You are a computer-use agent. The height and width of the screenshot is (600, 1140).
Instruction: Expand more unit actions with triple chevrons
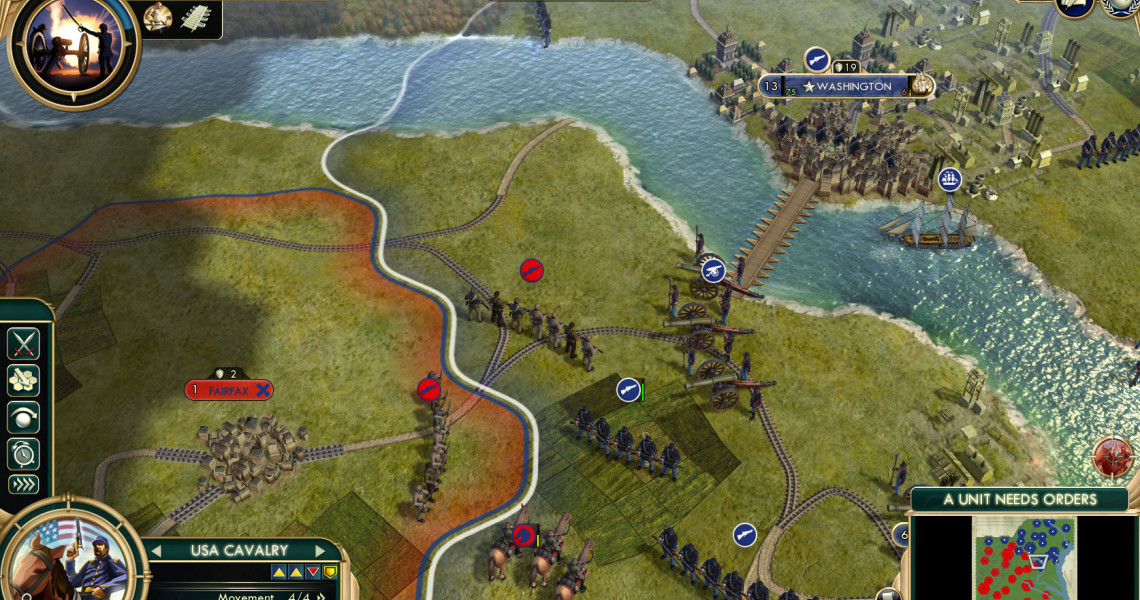point(23,485)
